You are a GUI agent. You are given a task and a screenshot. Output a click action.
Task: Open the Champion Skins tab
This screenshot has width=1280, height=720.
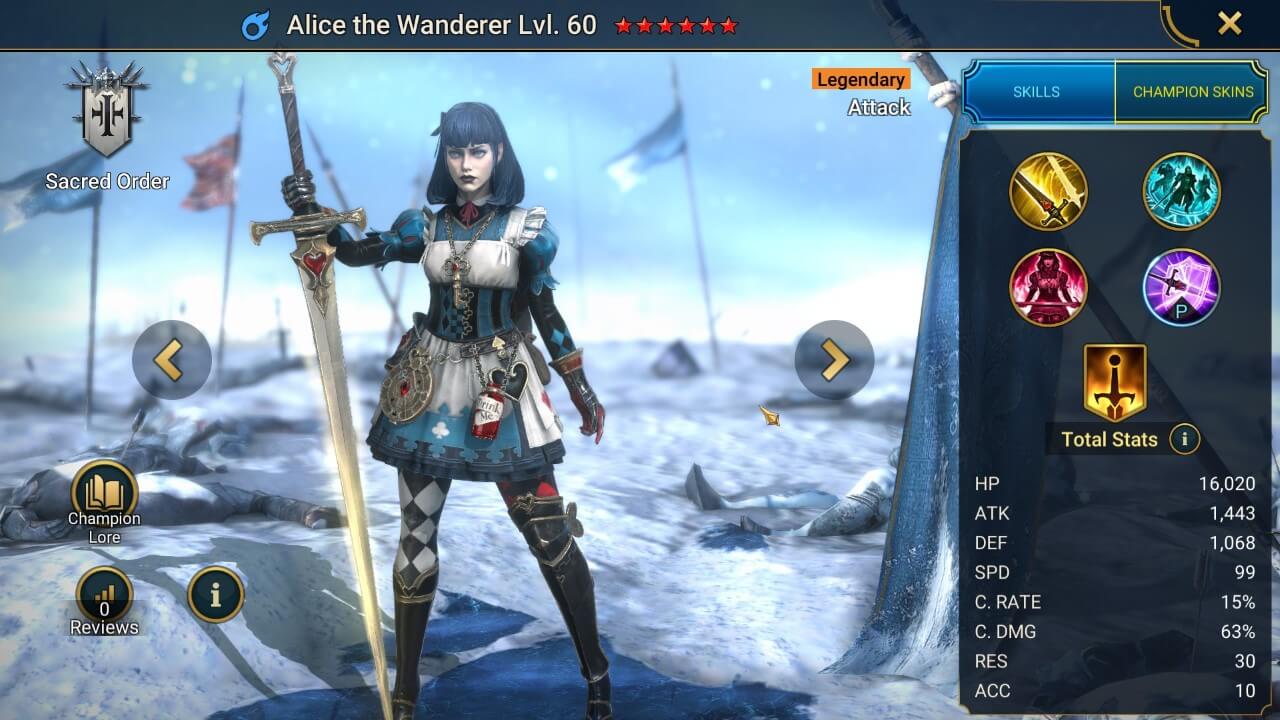[x=1192, y=91]
